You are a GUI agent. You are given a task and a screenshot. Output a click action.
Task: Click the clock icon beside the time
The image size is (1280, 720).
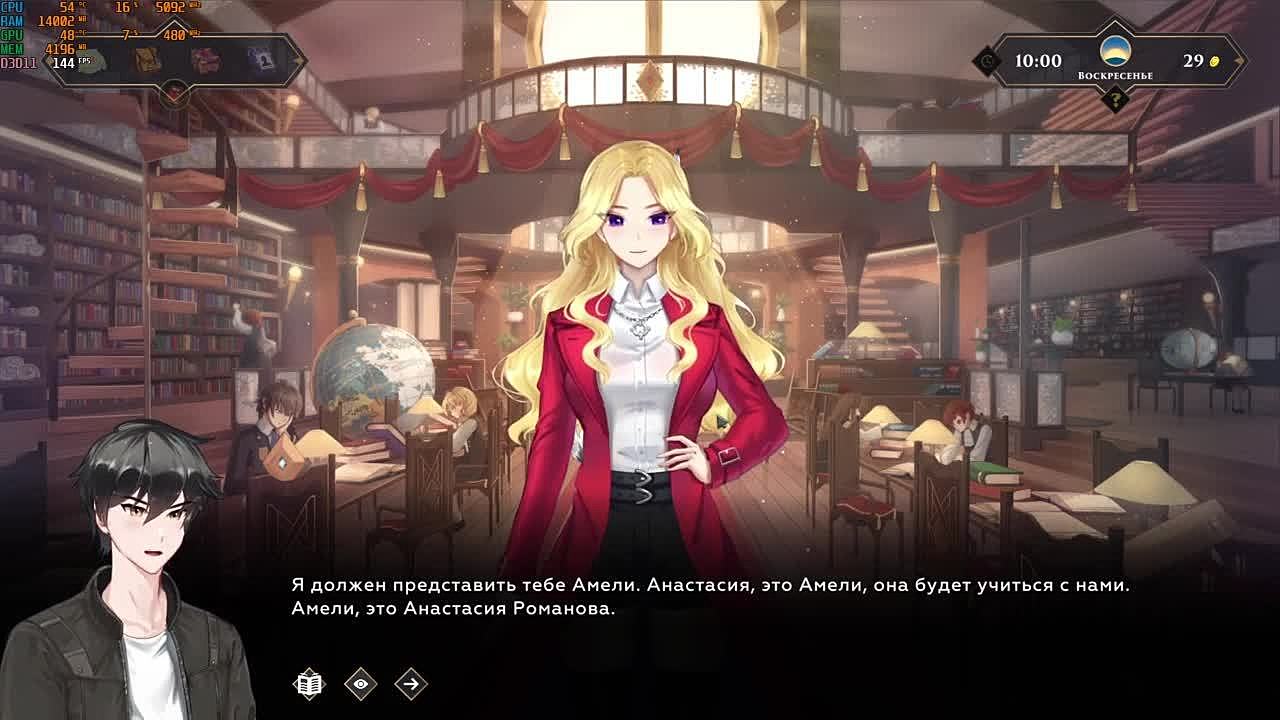(988, 61)
